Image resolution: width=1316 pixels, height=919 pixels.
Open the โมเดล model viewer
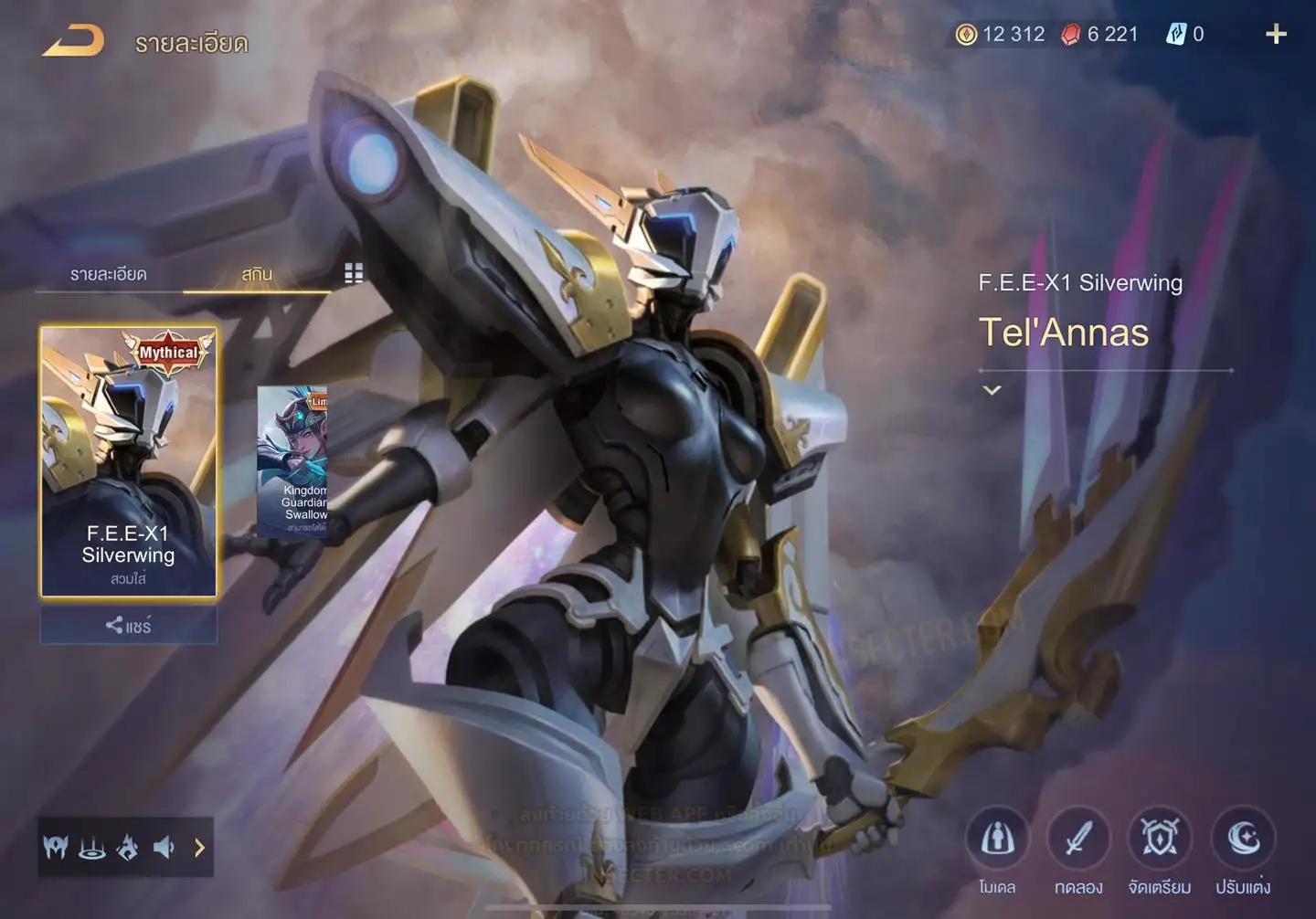click(997, 839)
